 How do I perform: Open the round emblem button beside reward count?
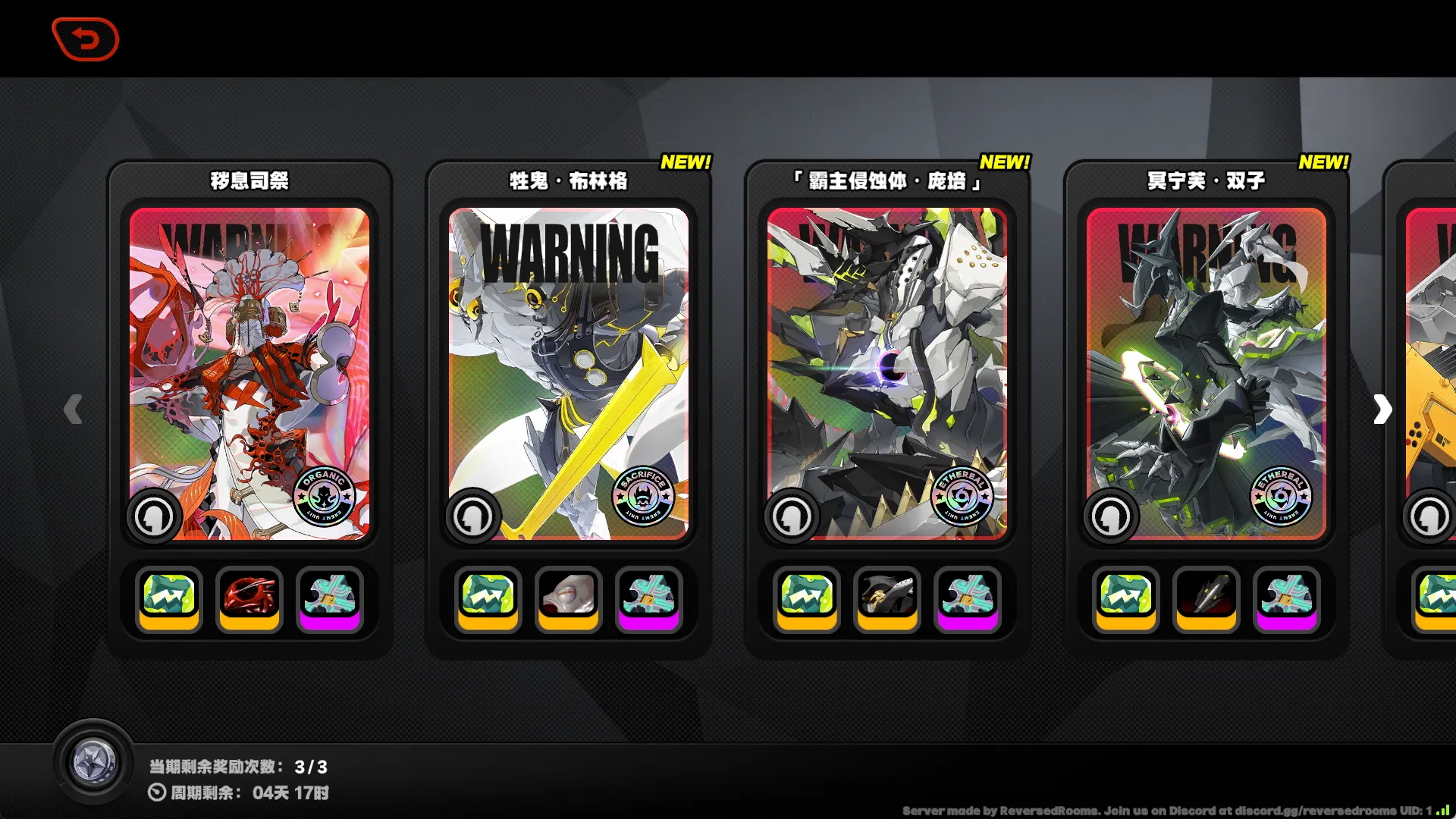[93, 762]
